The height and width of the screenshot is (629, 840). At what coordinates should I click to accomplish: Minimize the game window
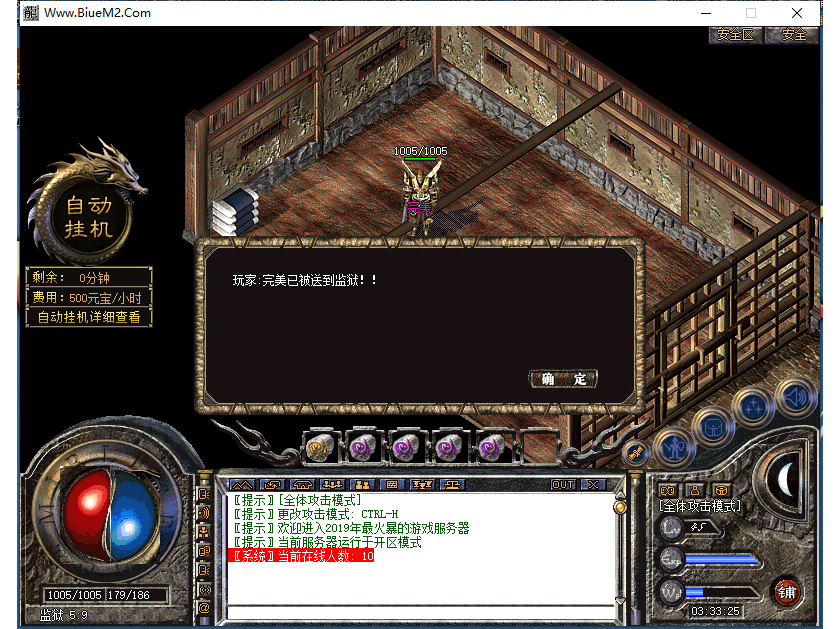point(705,13)
